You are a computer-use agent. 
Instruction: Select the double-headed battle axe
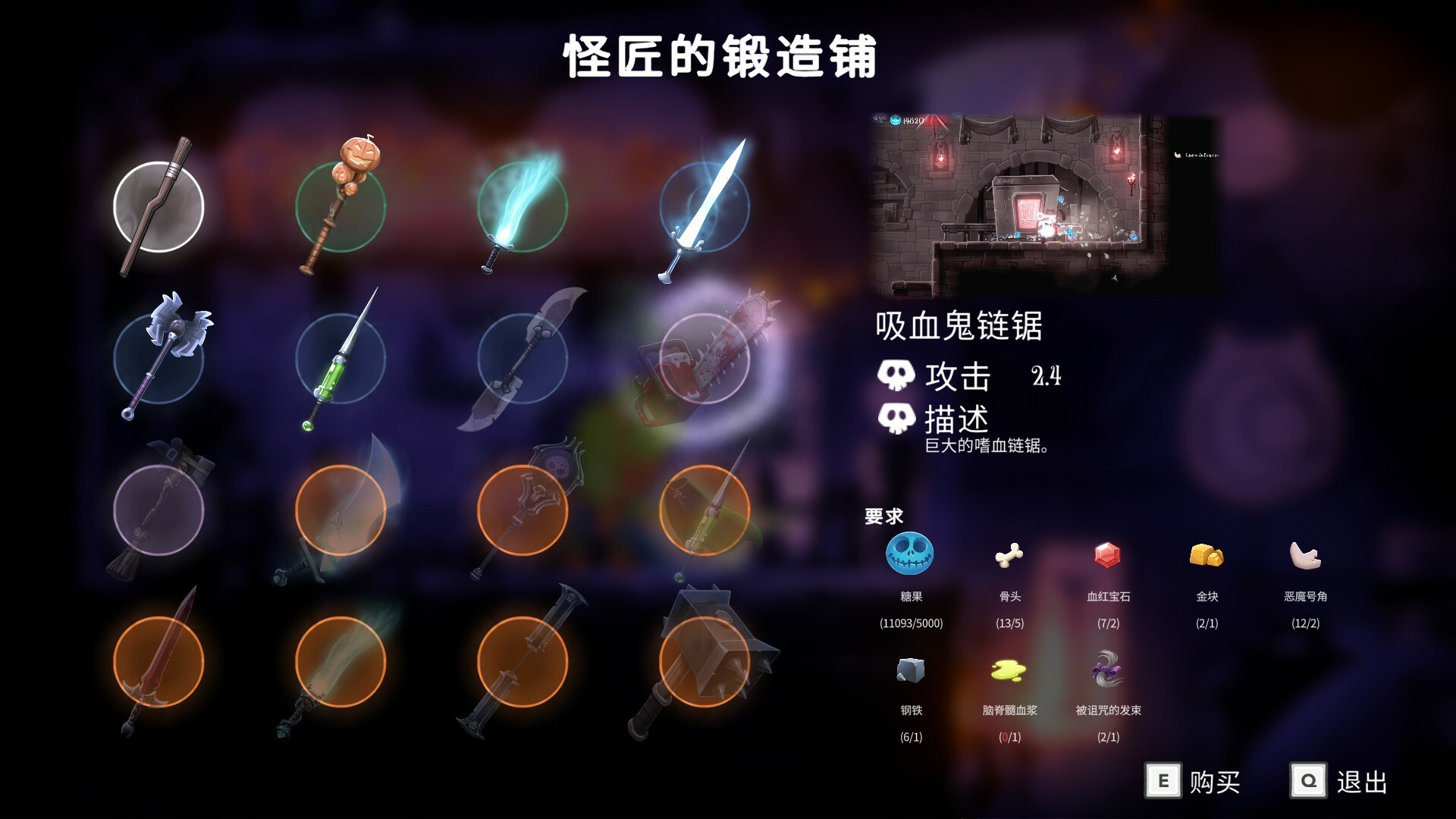point(159,360)
